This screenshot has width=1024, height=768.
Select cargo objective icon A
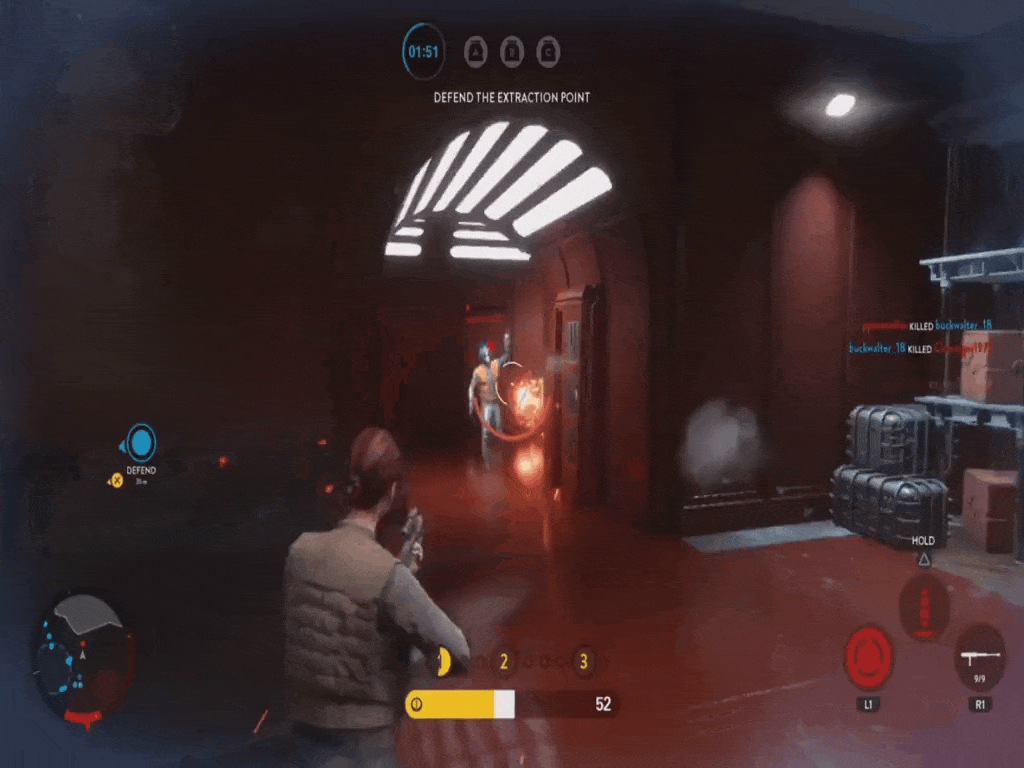(x=476, y=51)
